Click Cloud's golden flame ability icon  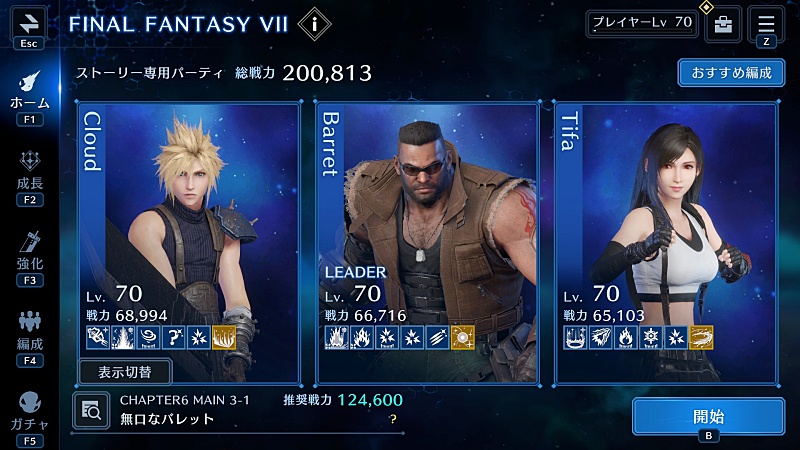coord(223,339)
